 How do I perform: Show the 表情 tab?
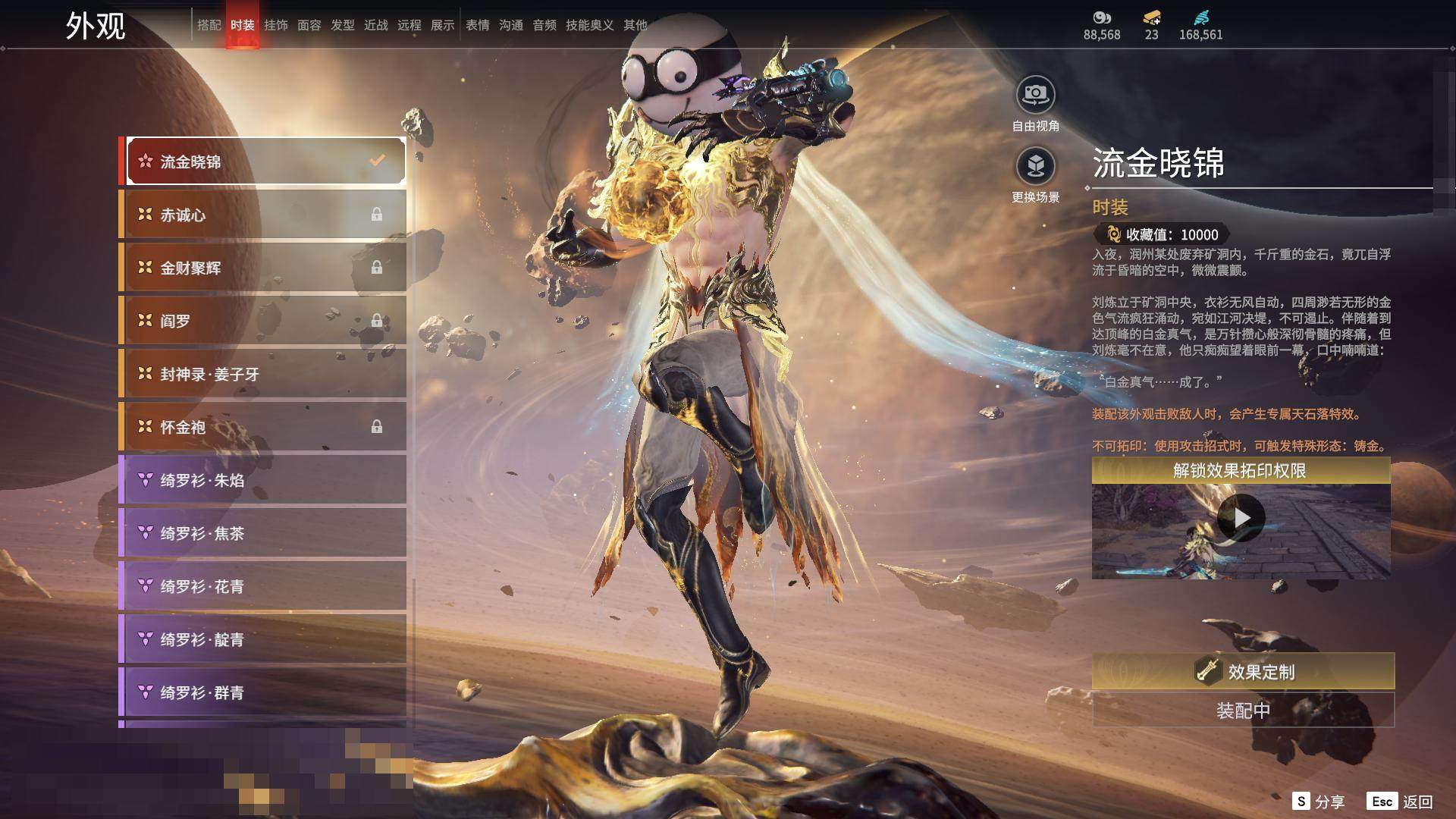coord(478,25)
